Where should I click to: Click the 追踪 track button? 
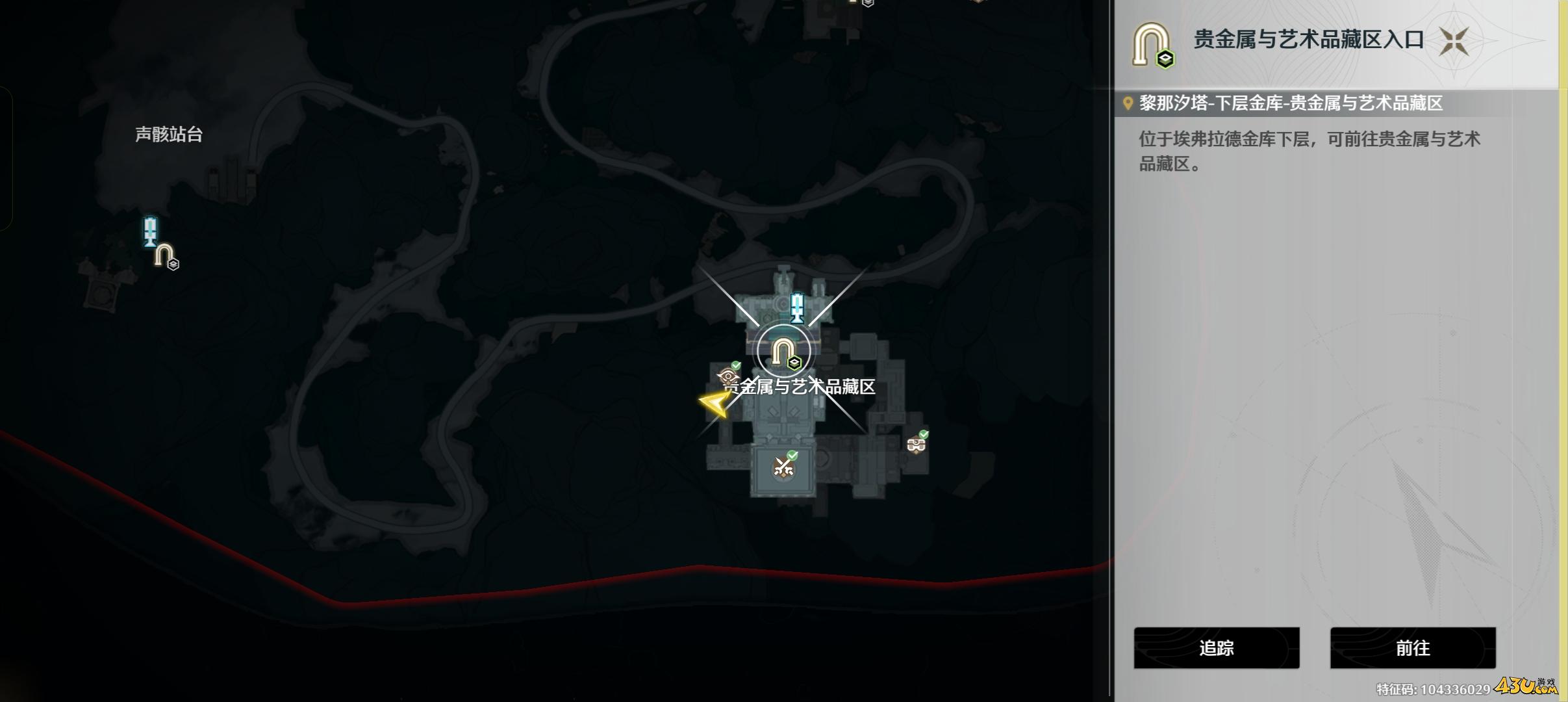tap(1216, 647)
